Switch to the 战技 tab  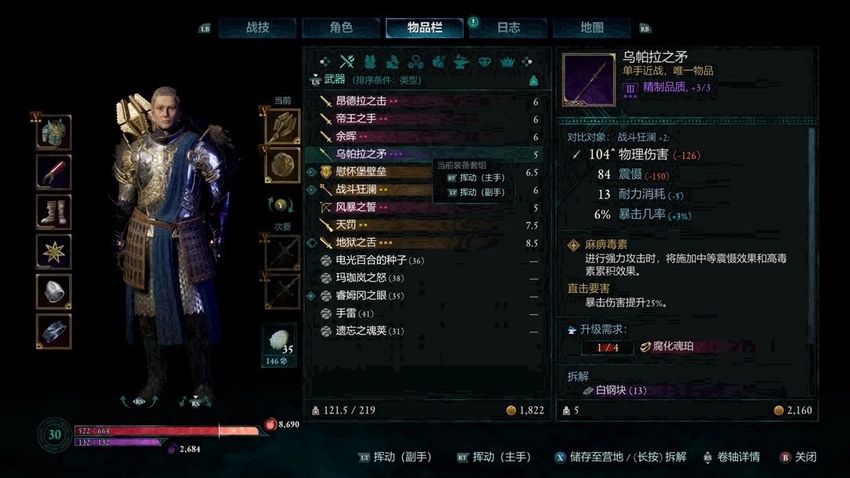[x=257, y=28]
